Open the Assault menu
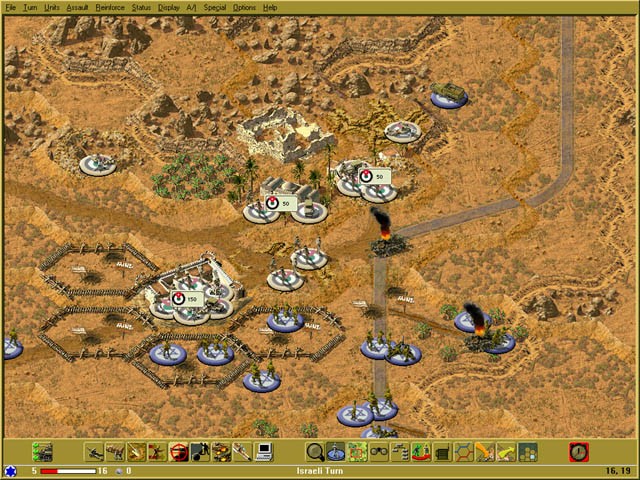640x480 pixels. click(77, 7)
